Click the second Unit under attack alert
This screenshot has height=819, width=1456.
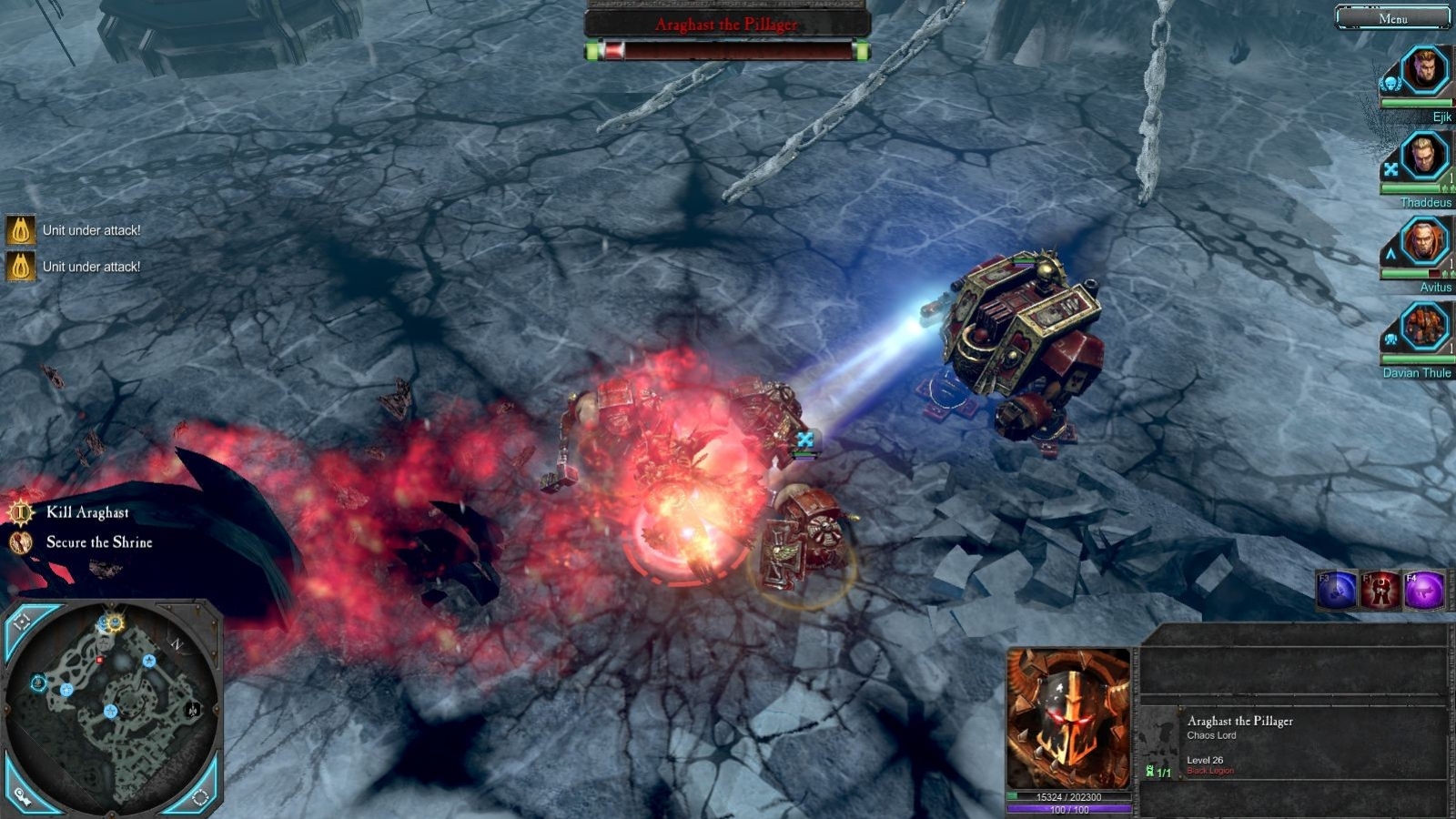[91, 267]
